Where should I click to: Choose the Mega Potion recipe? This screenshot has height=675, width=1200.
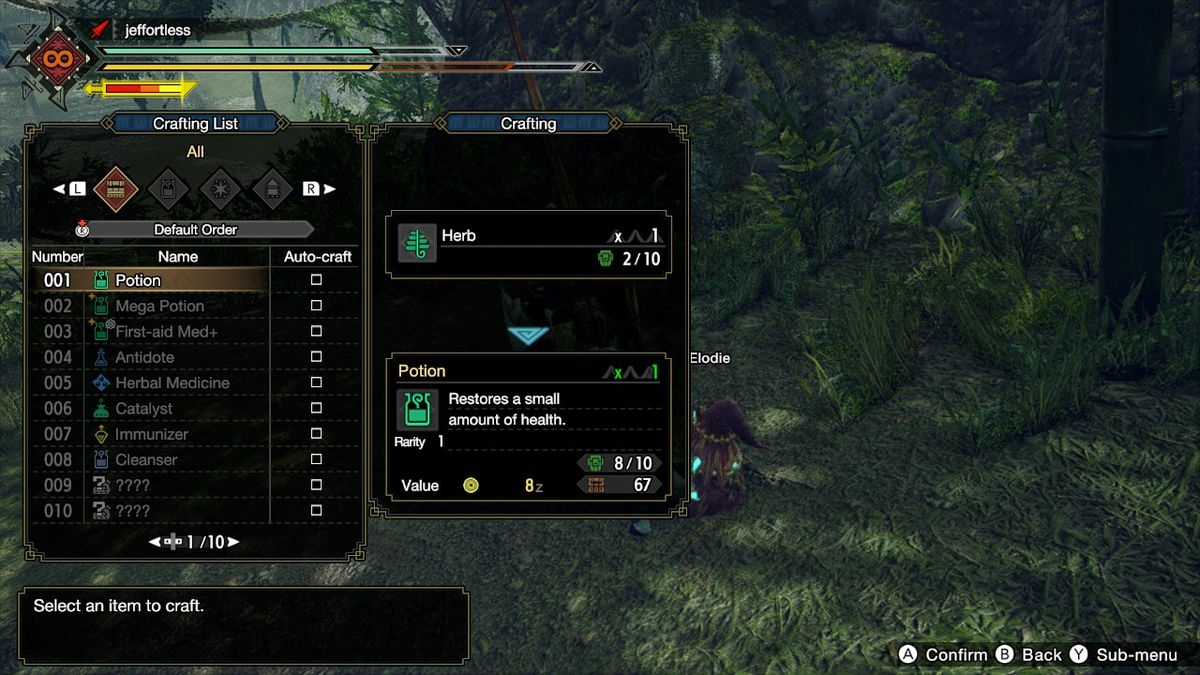pyautogui.click(x=159, y=306)
